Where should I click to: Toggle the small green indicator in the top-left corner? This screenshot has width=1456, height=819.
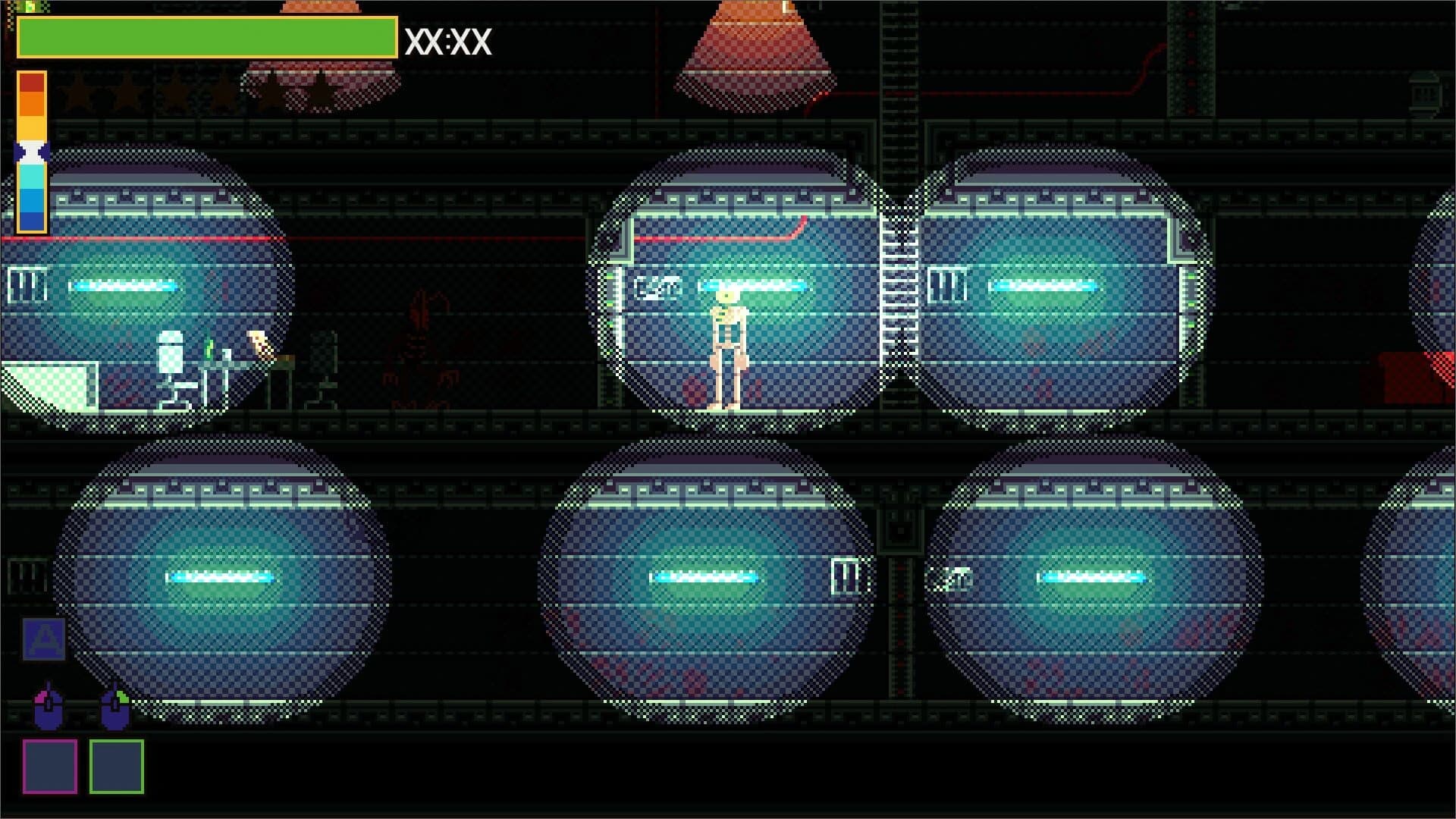coord(30,6)
